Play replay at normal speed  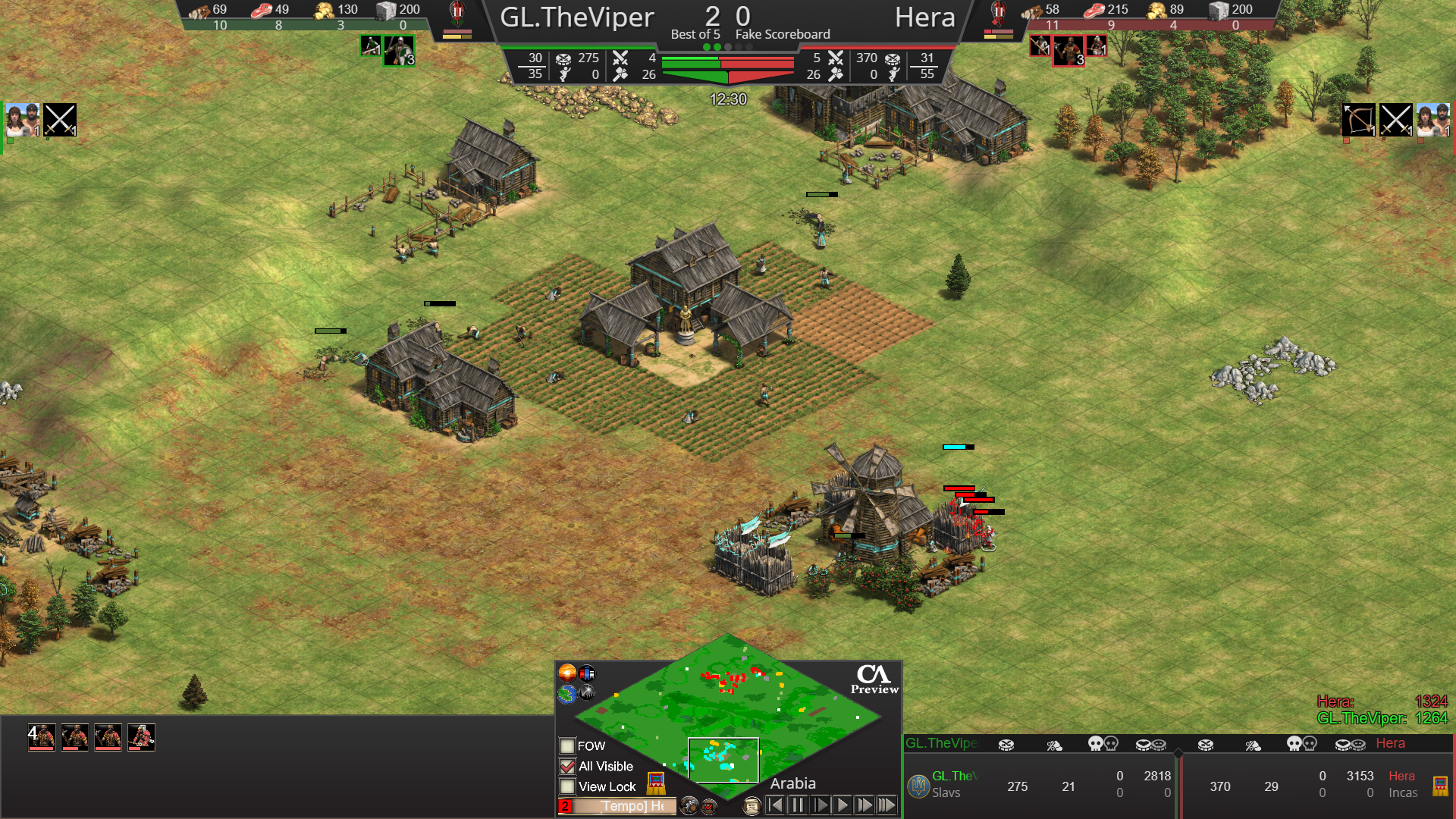(x=842, y=805)
